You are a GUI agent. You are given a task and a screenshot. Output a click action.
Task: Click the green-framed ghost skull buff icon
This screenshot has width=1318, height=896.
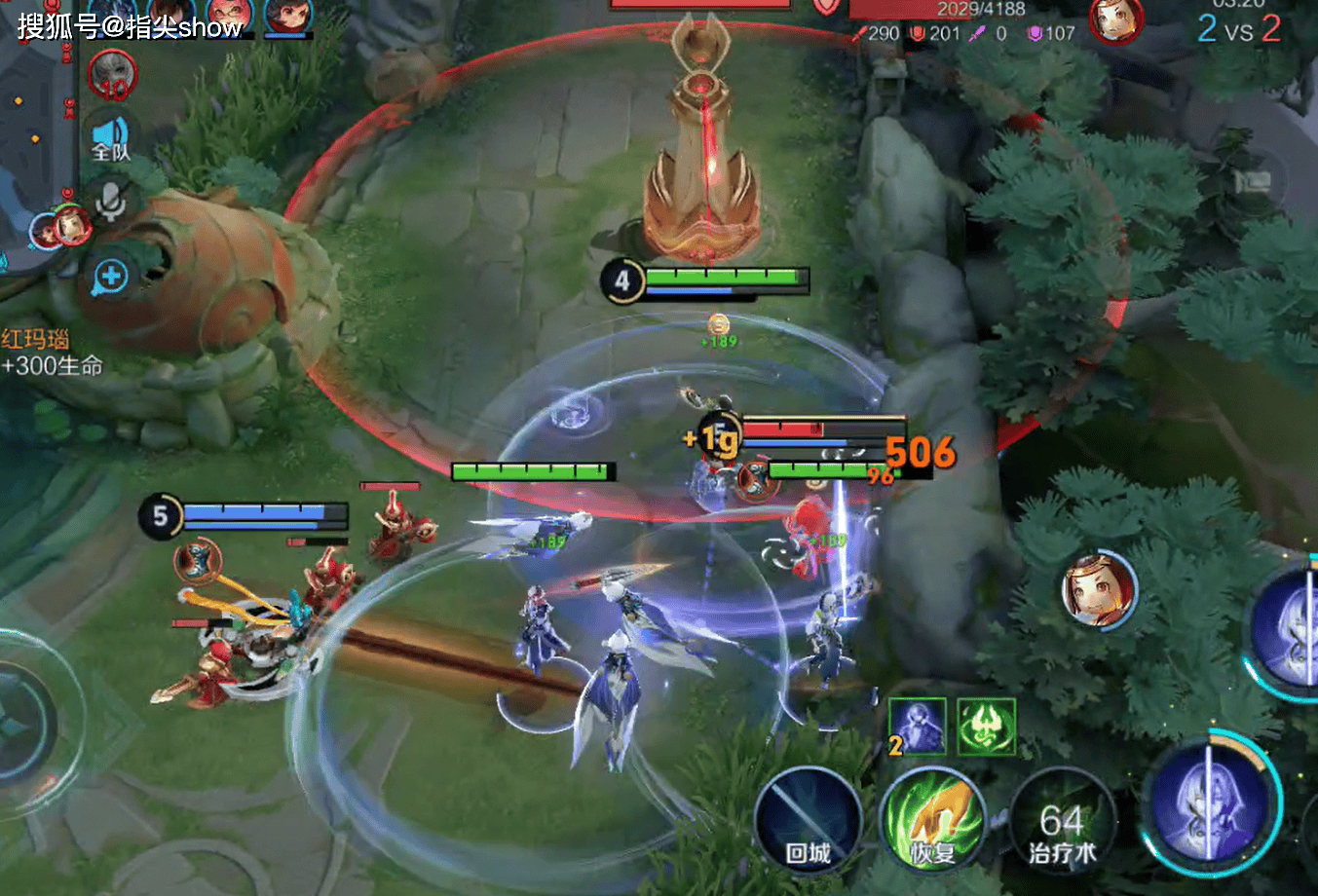986,727
